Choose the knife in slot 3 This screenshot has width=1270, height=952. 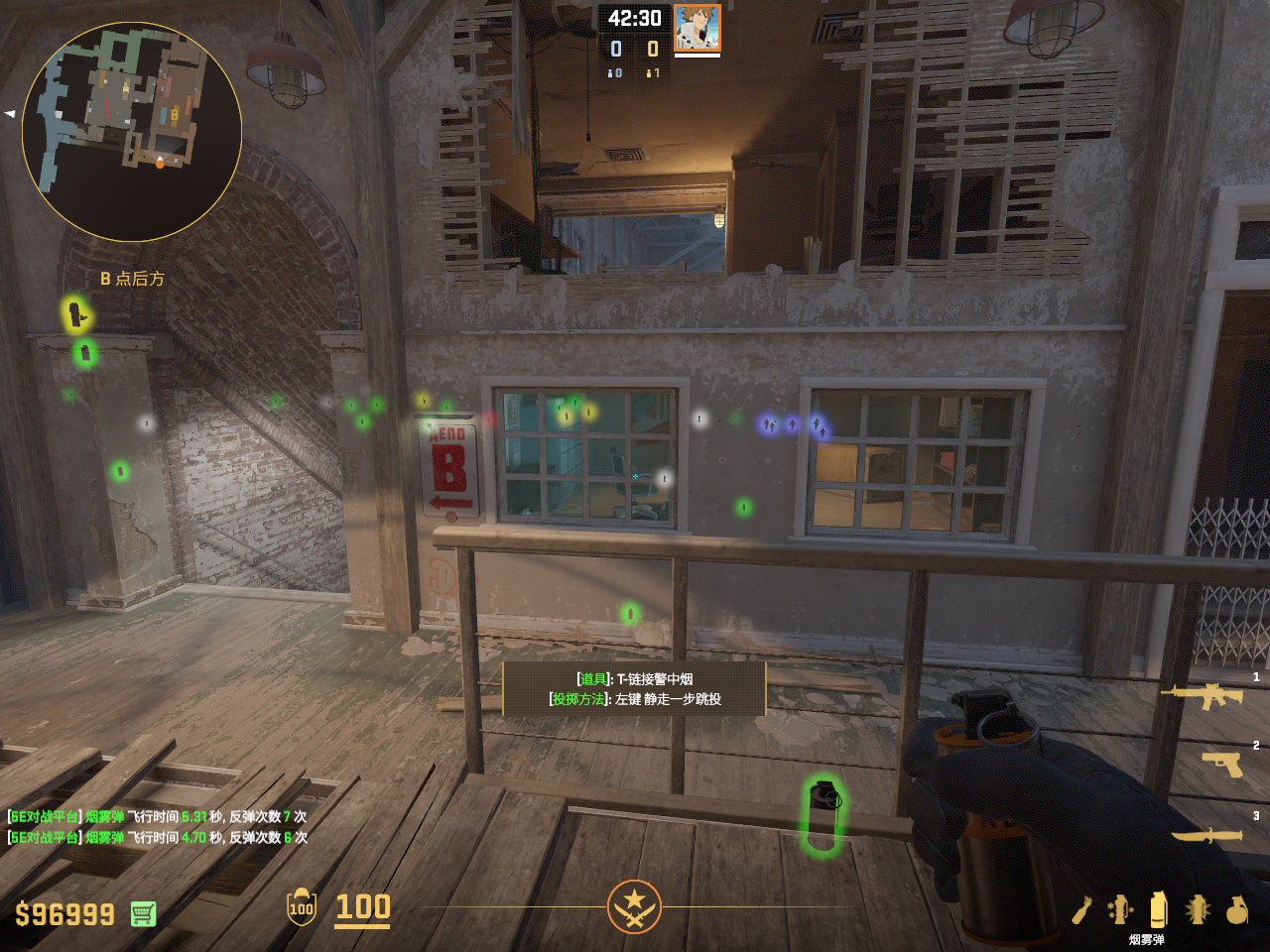click(x=1207, y=835)
